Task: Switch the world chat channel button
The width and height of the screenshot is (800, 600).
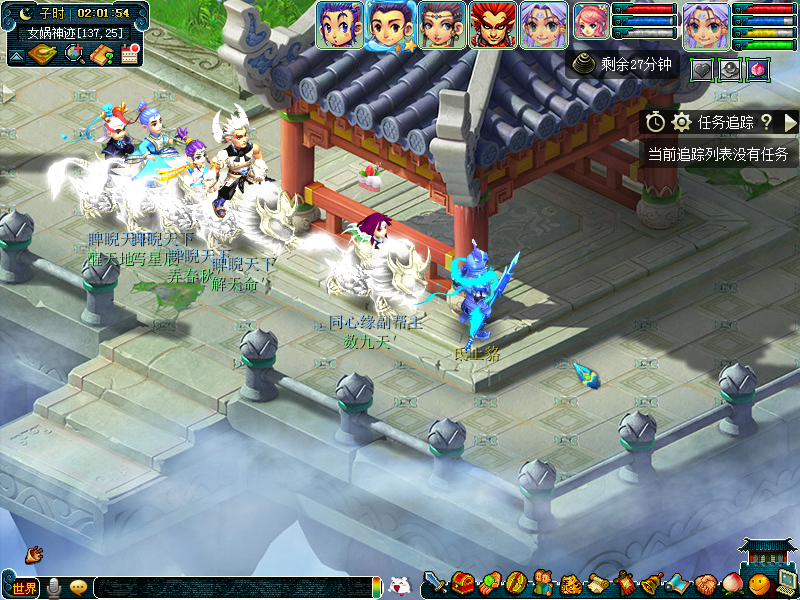Action: pos(22,587)
